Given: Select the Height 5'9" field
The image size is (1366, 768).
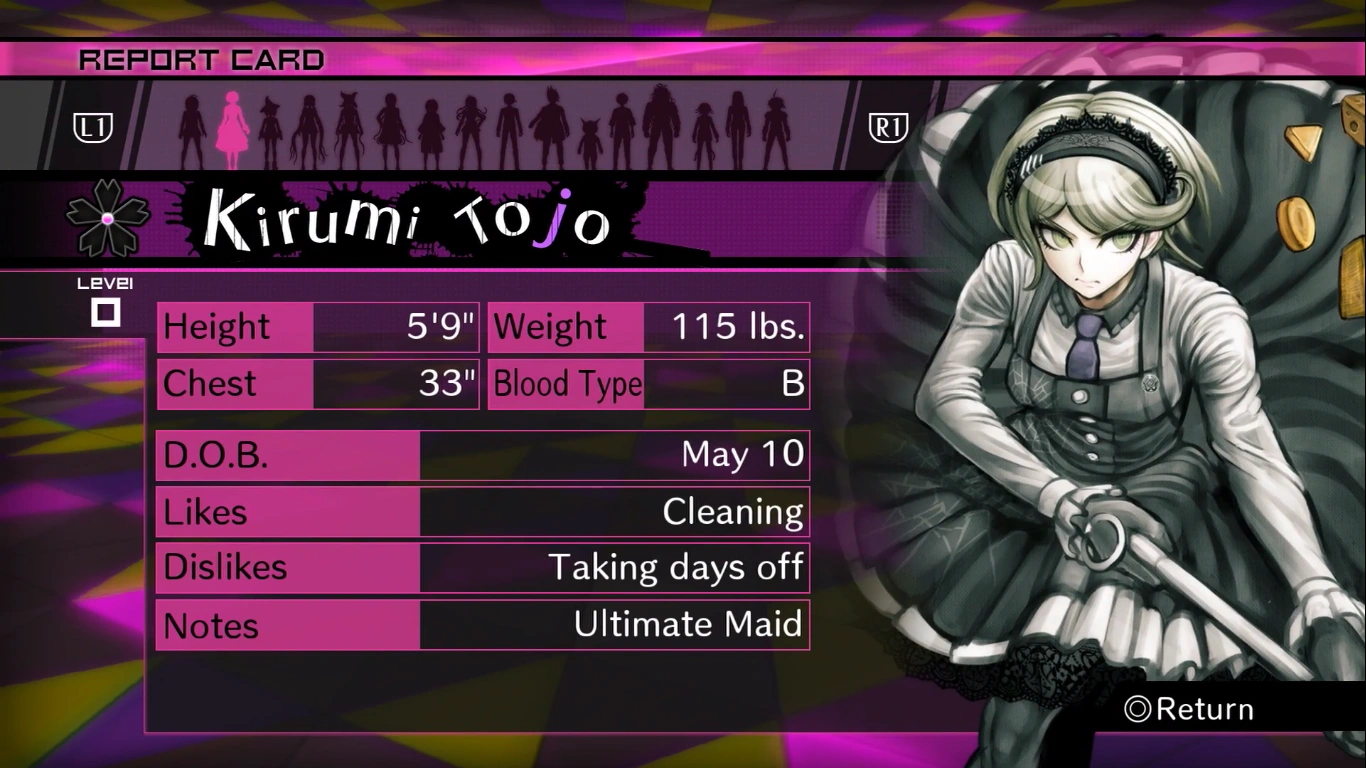Looking at the screenshot, I should pos(316,326).
